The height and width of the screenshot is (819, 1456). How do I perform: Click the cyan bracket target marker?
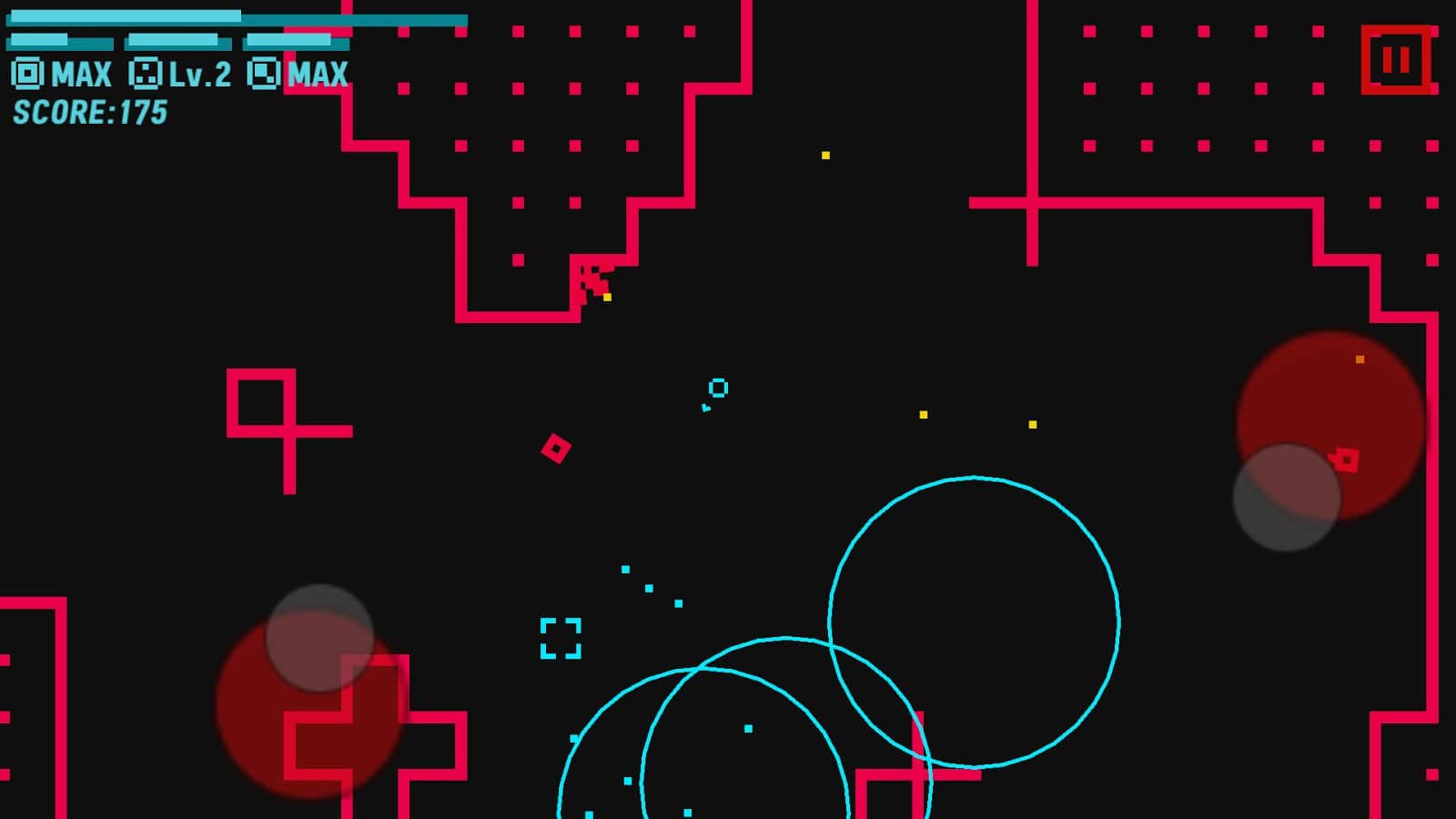click(560, 637)
